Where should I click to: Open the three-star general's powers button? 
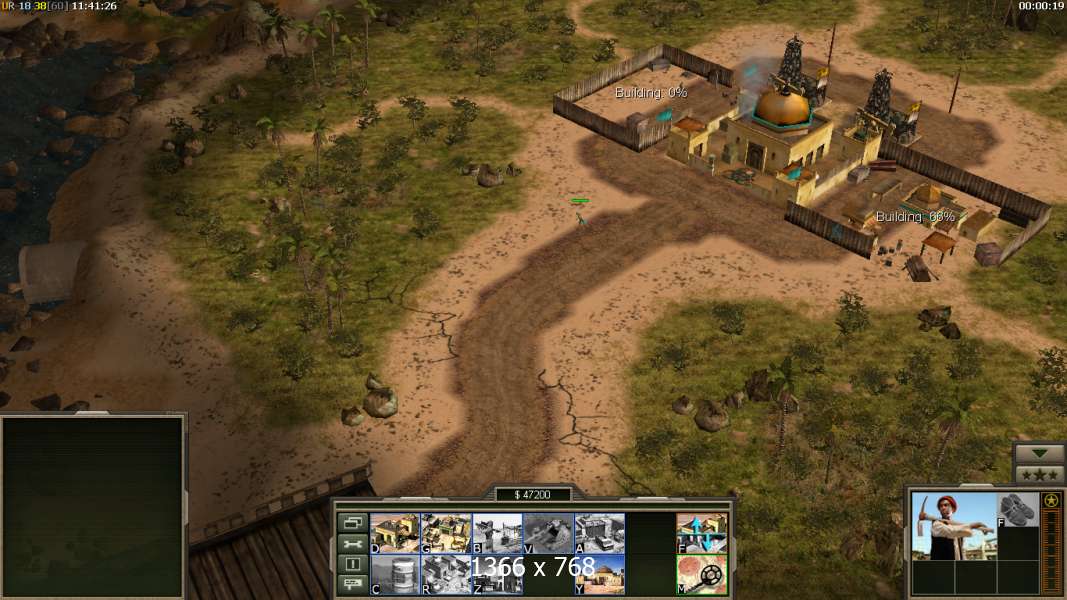point(1039,474)
